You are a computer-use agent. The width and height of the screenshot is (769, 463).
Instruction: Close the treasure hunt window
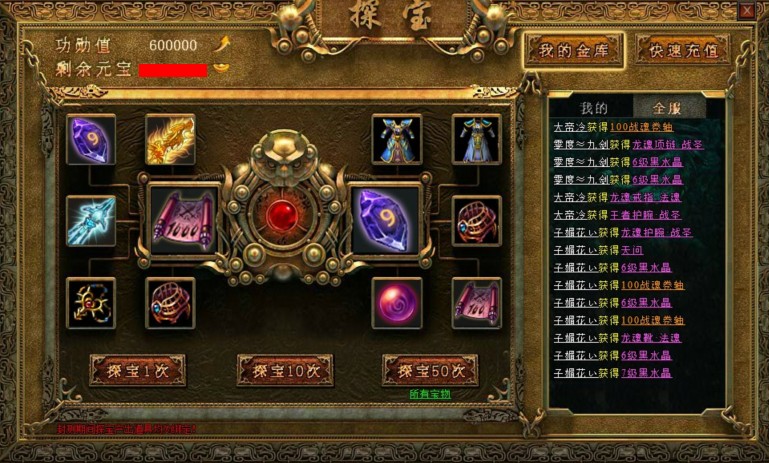pyautogui.click(x=747, y=11)
